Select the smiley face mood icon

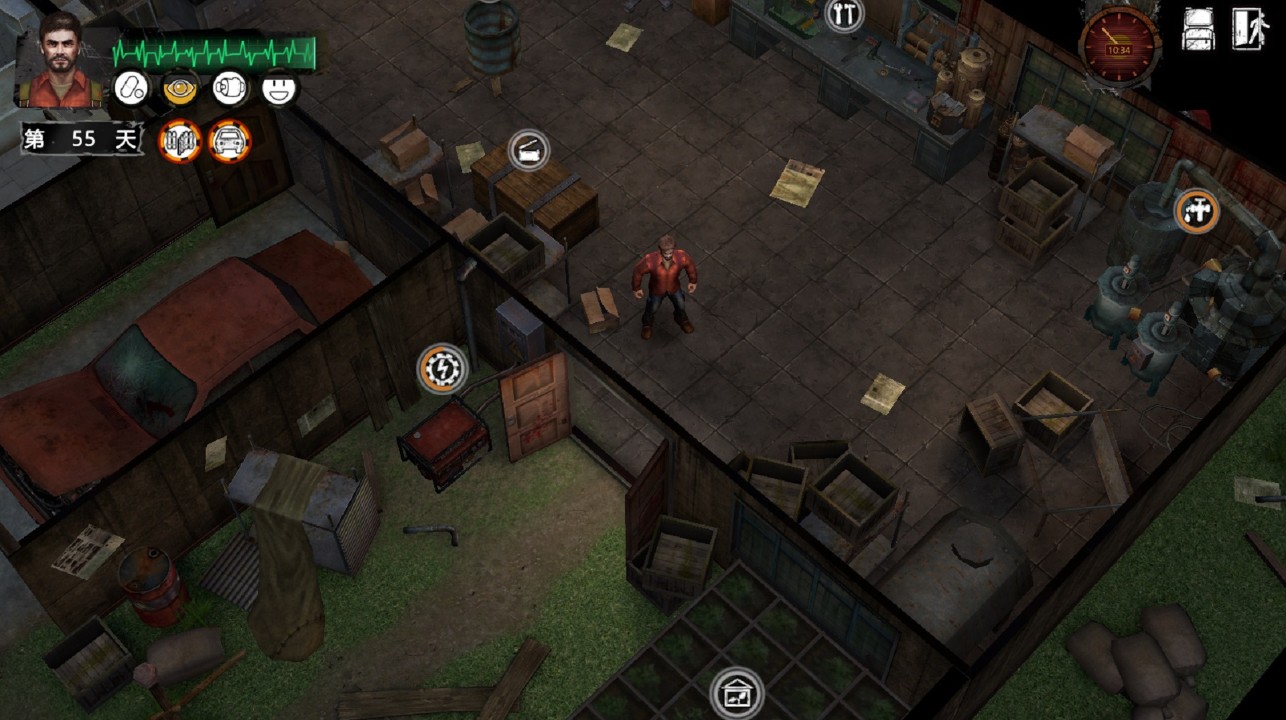tap(280, 88)
